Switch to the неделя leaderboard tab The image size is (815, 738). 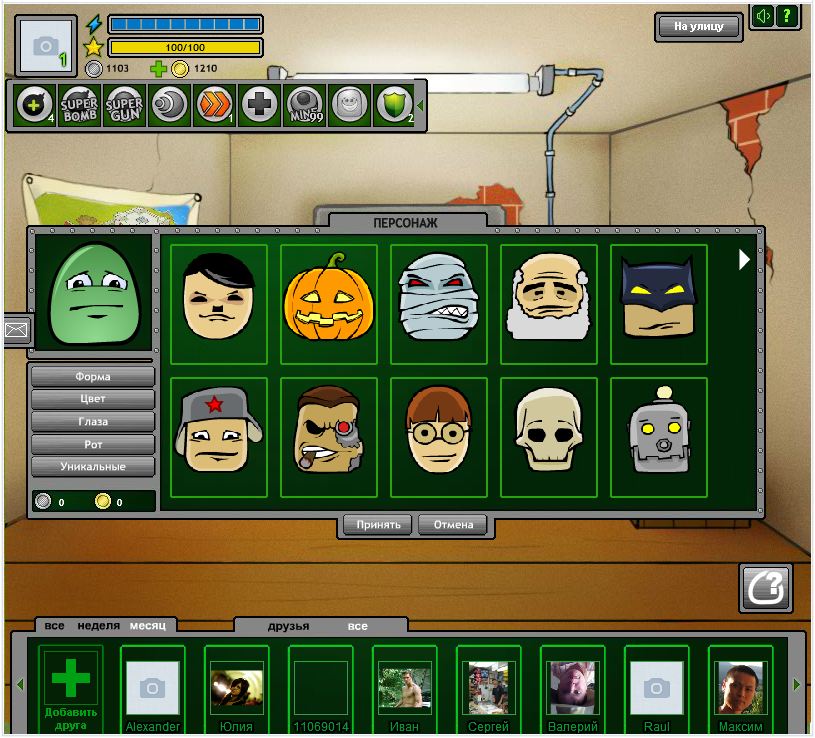pos(97,626)
